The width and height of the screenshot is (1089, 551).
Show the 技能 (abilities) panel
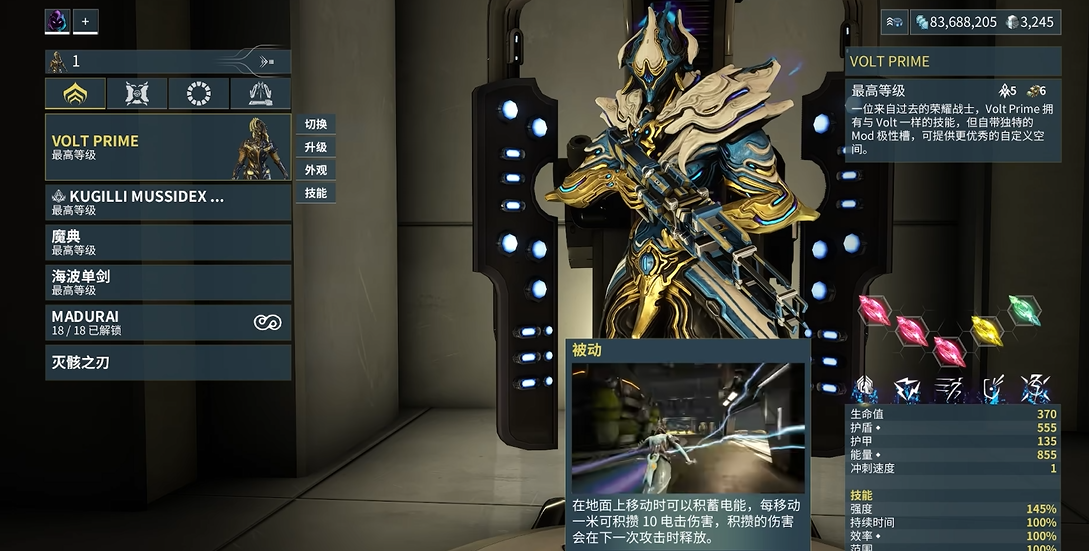(315, 193)
